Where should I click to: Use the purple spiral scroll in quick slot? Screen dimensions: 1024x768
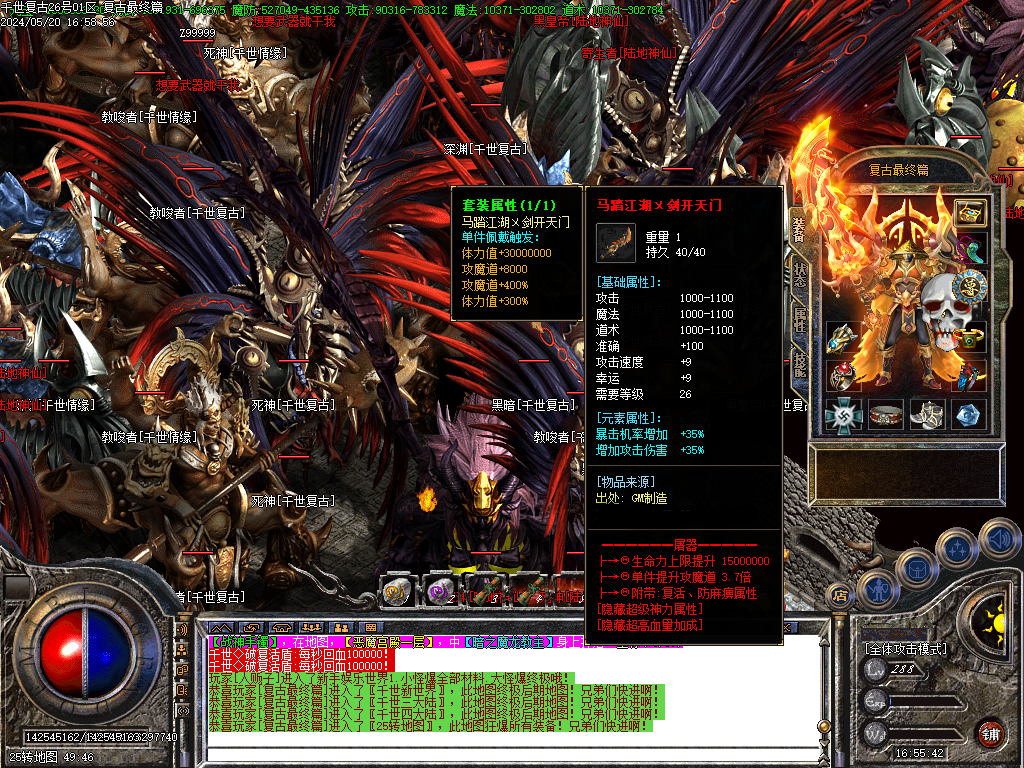440,591
